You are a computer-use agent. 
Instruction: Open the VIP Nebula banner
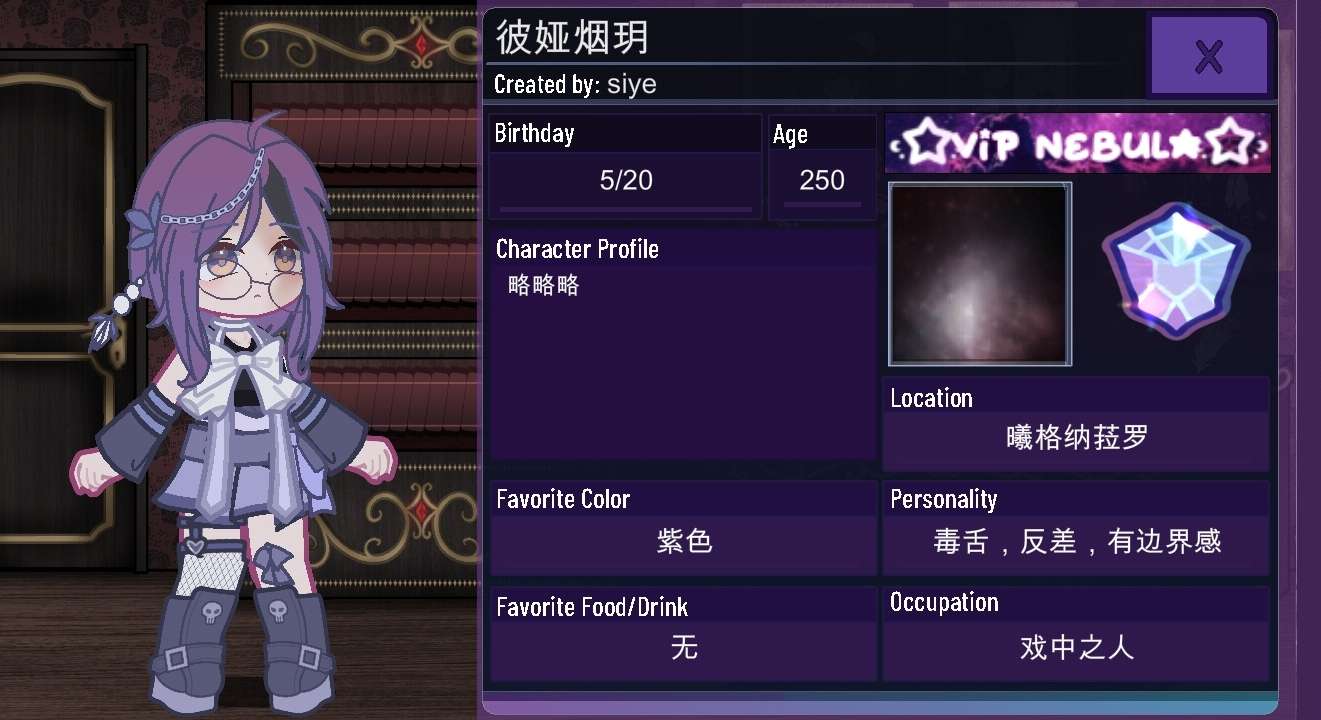point(1077,144)
